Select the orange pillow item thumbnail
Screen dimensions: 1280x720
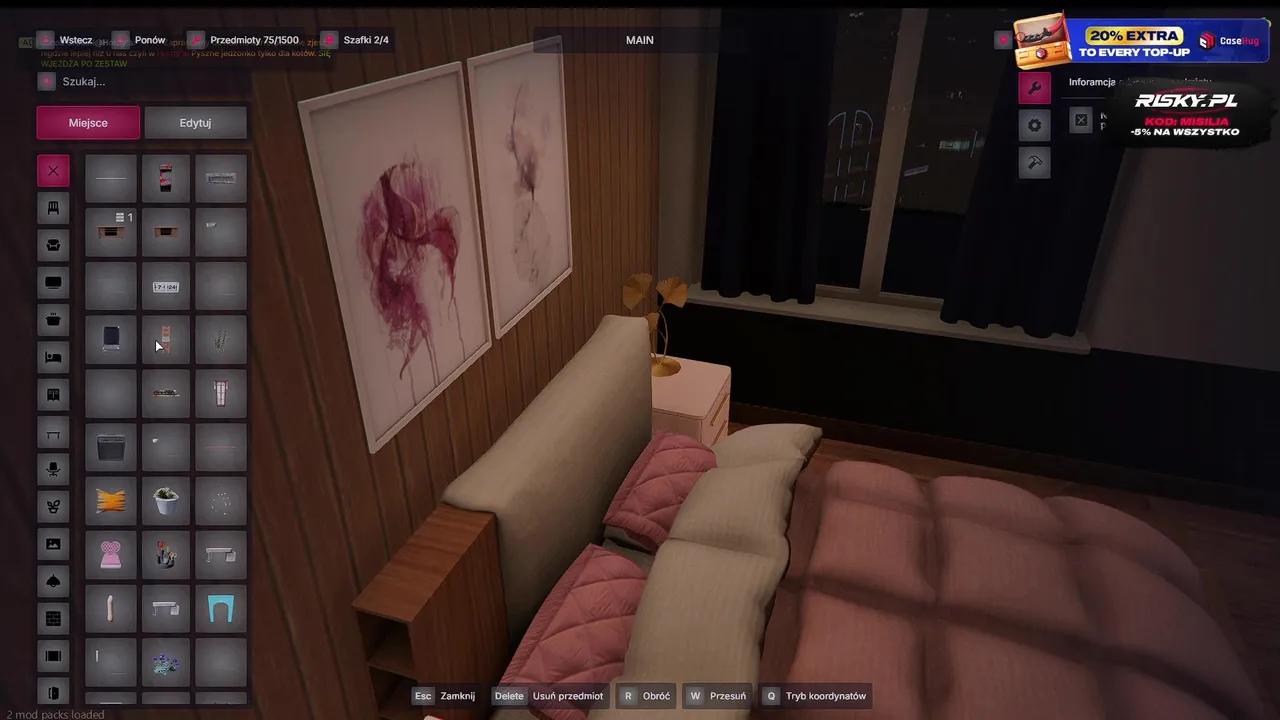110,502
